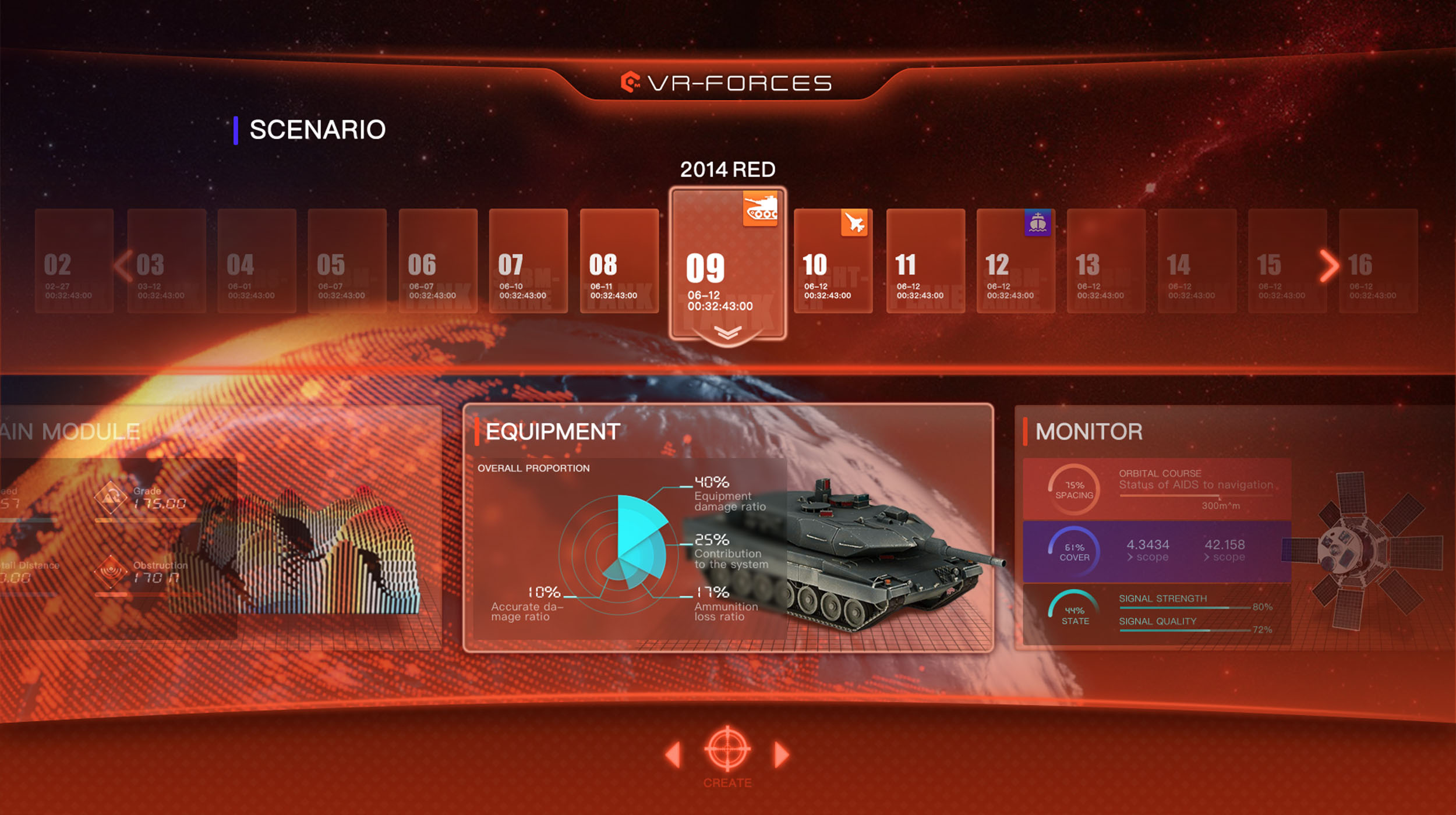Viewport: 1456px width, 815px height.
Task: Select scenario card 07
Action: click(x=528, y=261)
